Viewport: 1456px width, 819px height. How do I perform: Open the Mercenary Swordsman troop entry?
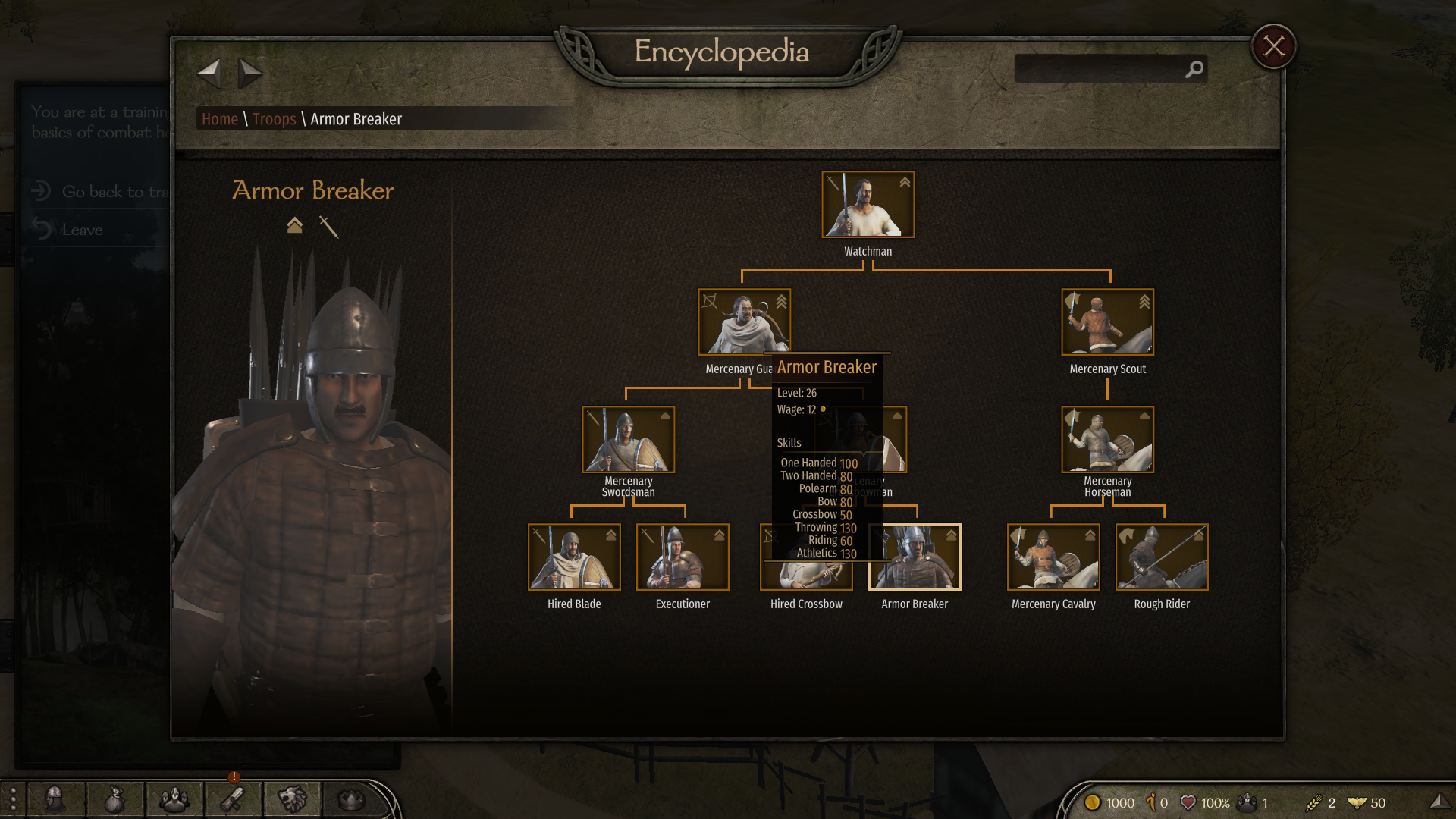pos(628,439)
